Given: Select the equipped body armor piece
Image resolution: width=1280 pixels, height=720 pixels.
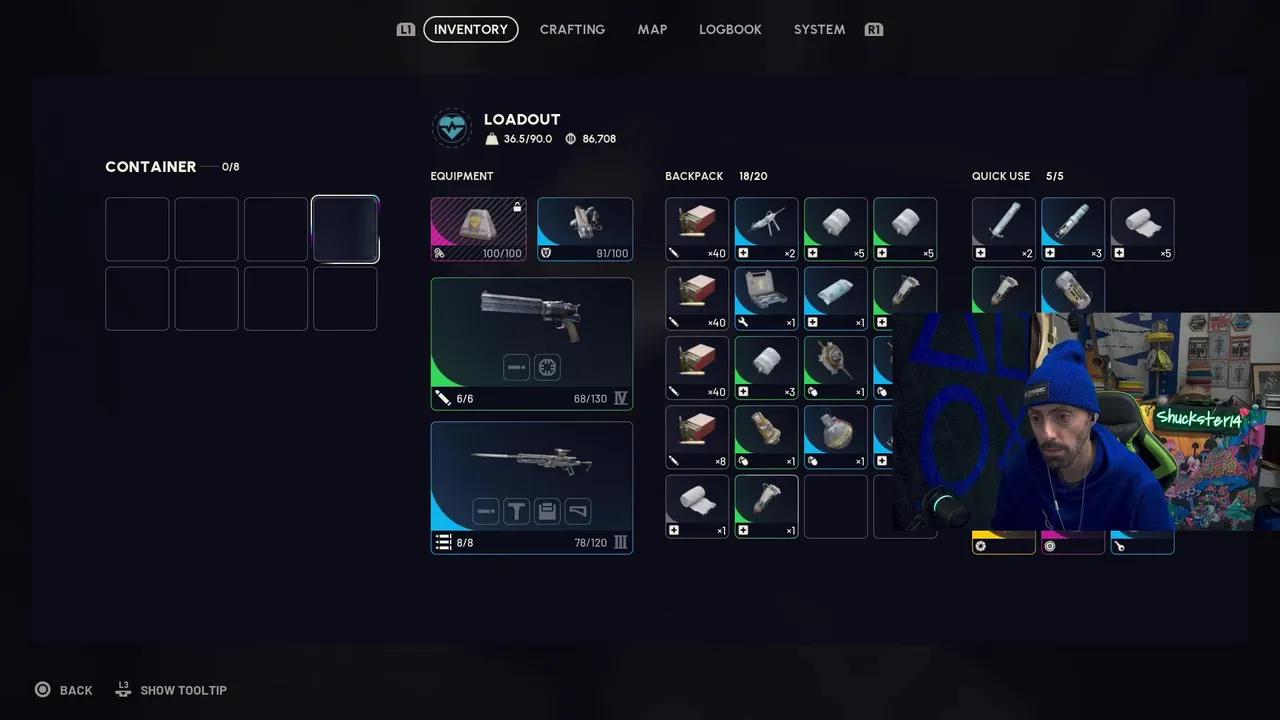Looking at the screenshot, I should coord(585,229).
